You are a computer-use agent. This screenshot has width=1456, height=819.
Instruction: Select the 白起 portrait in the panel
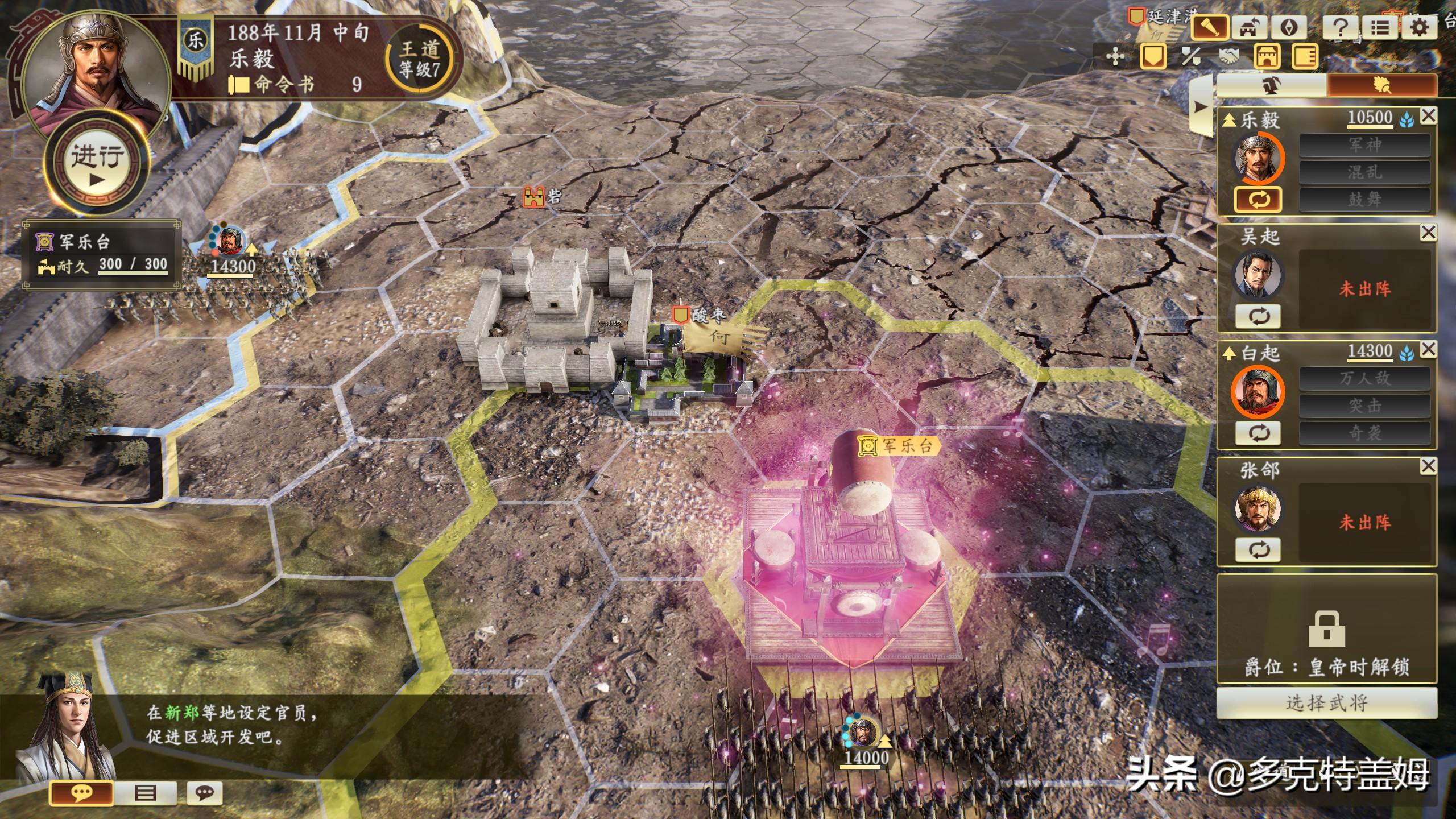click(1258, 392)
